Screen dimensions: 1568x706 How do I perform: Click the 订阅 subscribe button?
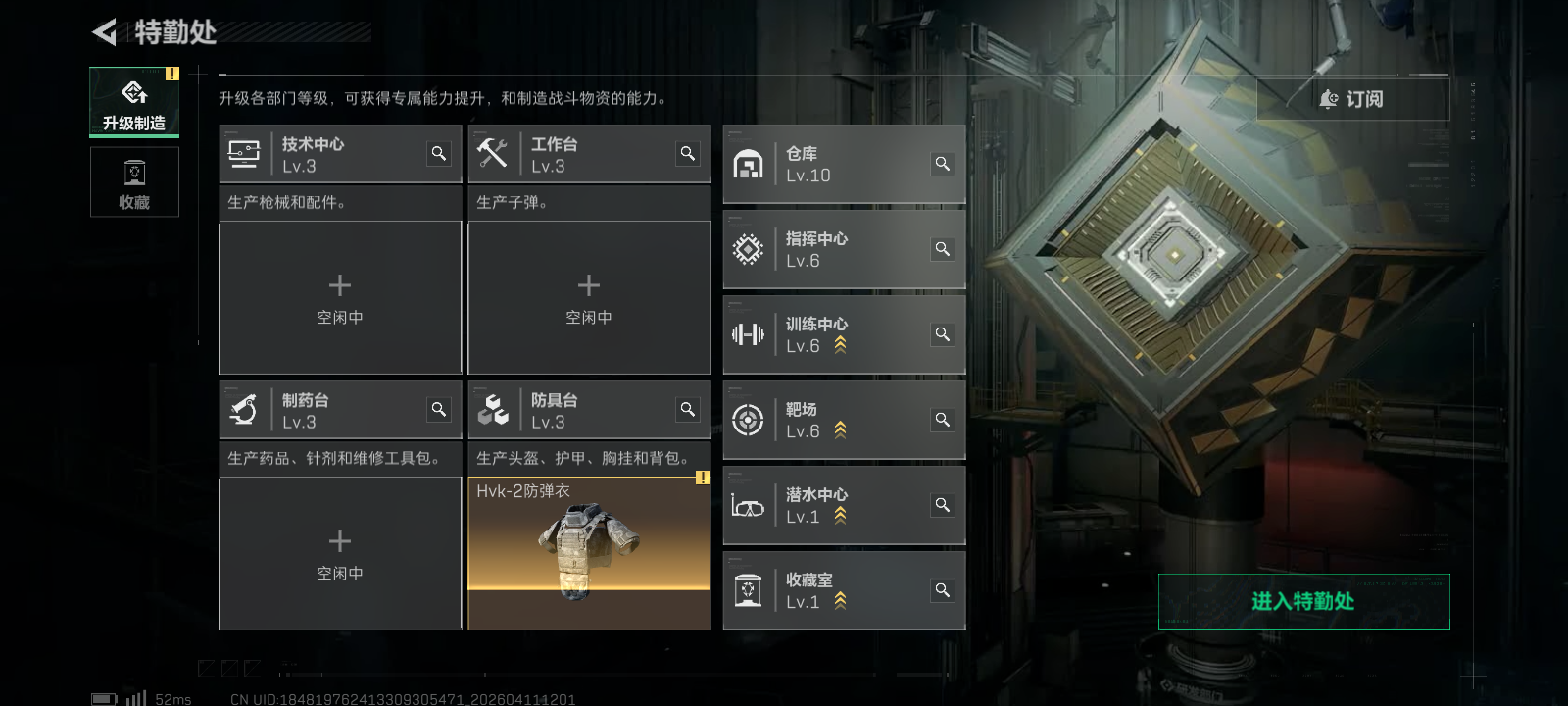[1352, 99]
